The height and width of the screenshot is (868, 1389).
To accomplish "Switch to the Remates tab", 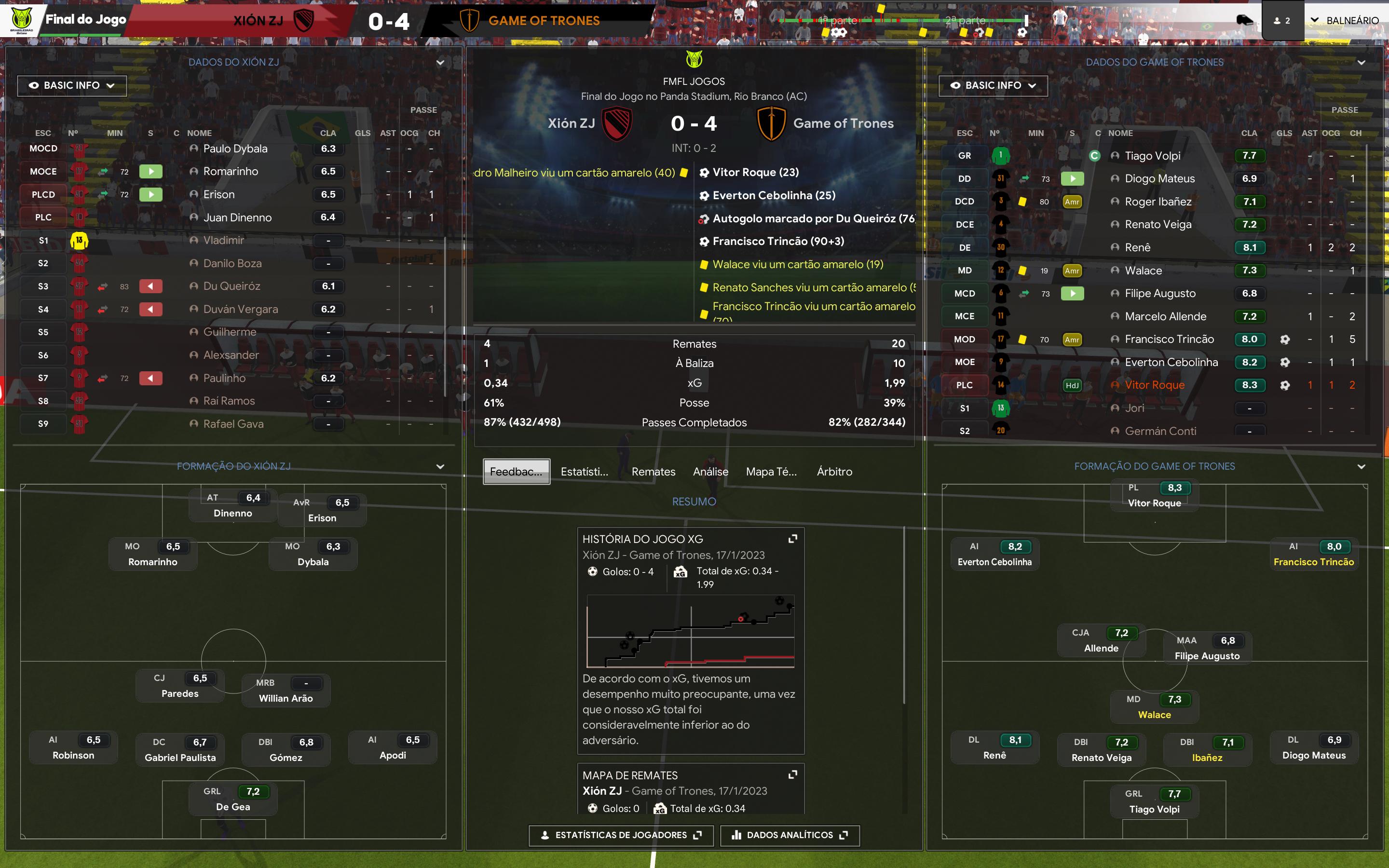I will 653,471.
